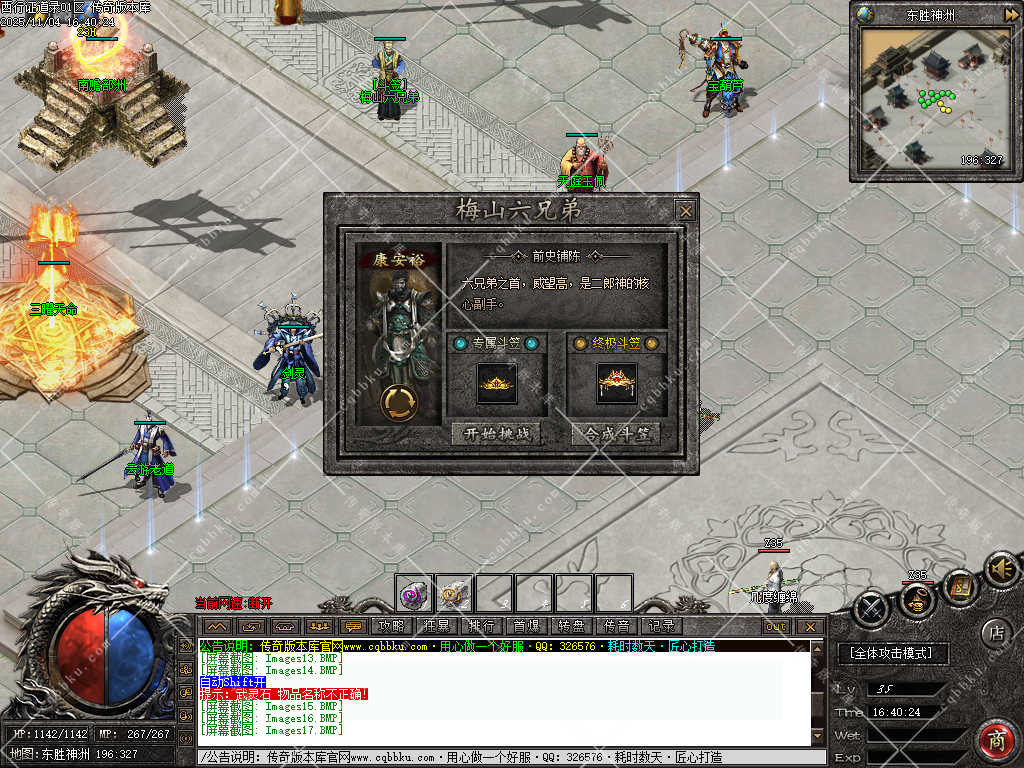1024x768 pixels.
Task: Use the purple scroll in the first hotbar slot
Action: click(413, 594)
